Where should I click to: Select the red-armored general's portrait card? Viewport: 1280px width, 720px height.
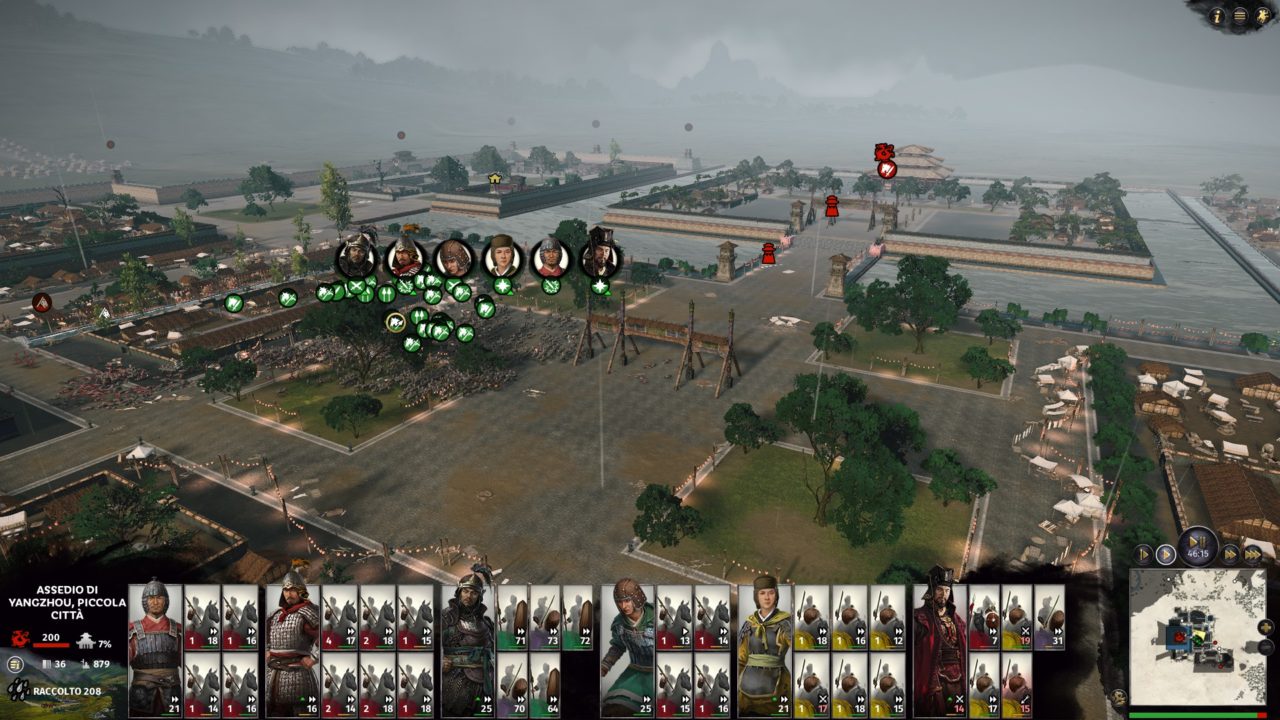pos(155,650)
